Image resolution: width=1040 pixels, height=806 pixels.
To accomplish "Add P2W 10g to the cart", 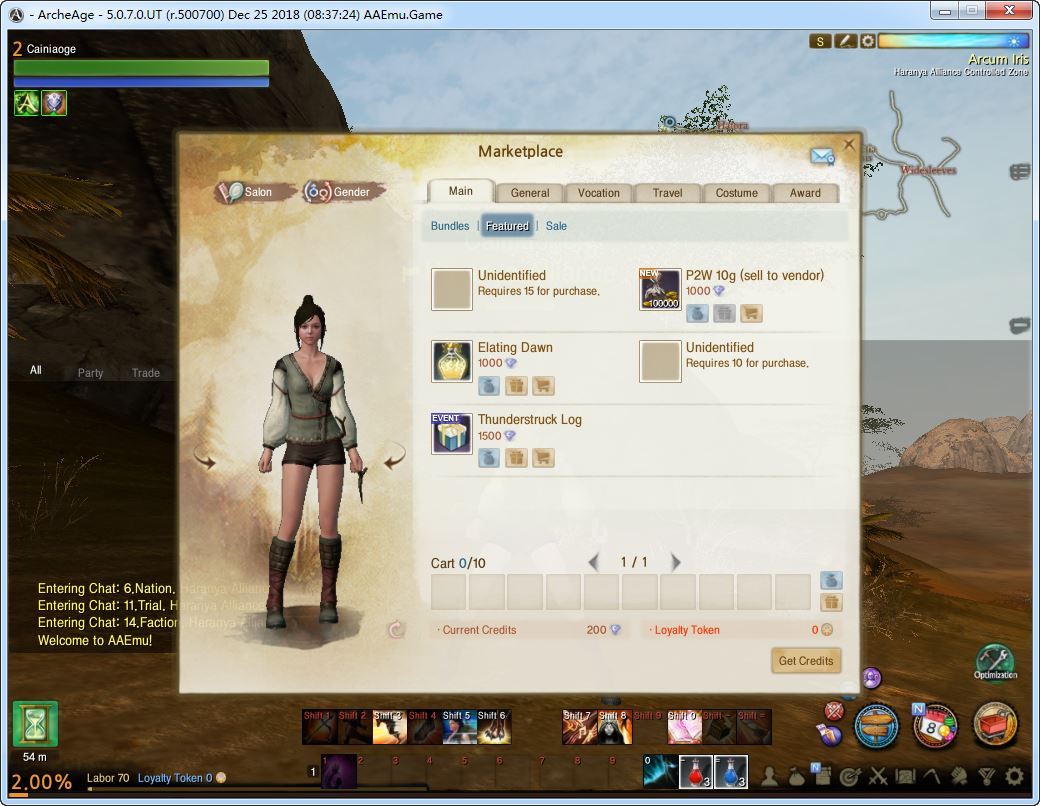I will tap(750, 314).
